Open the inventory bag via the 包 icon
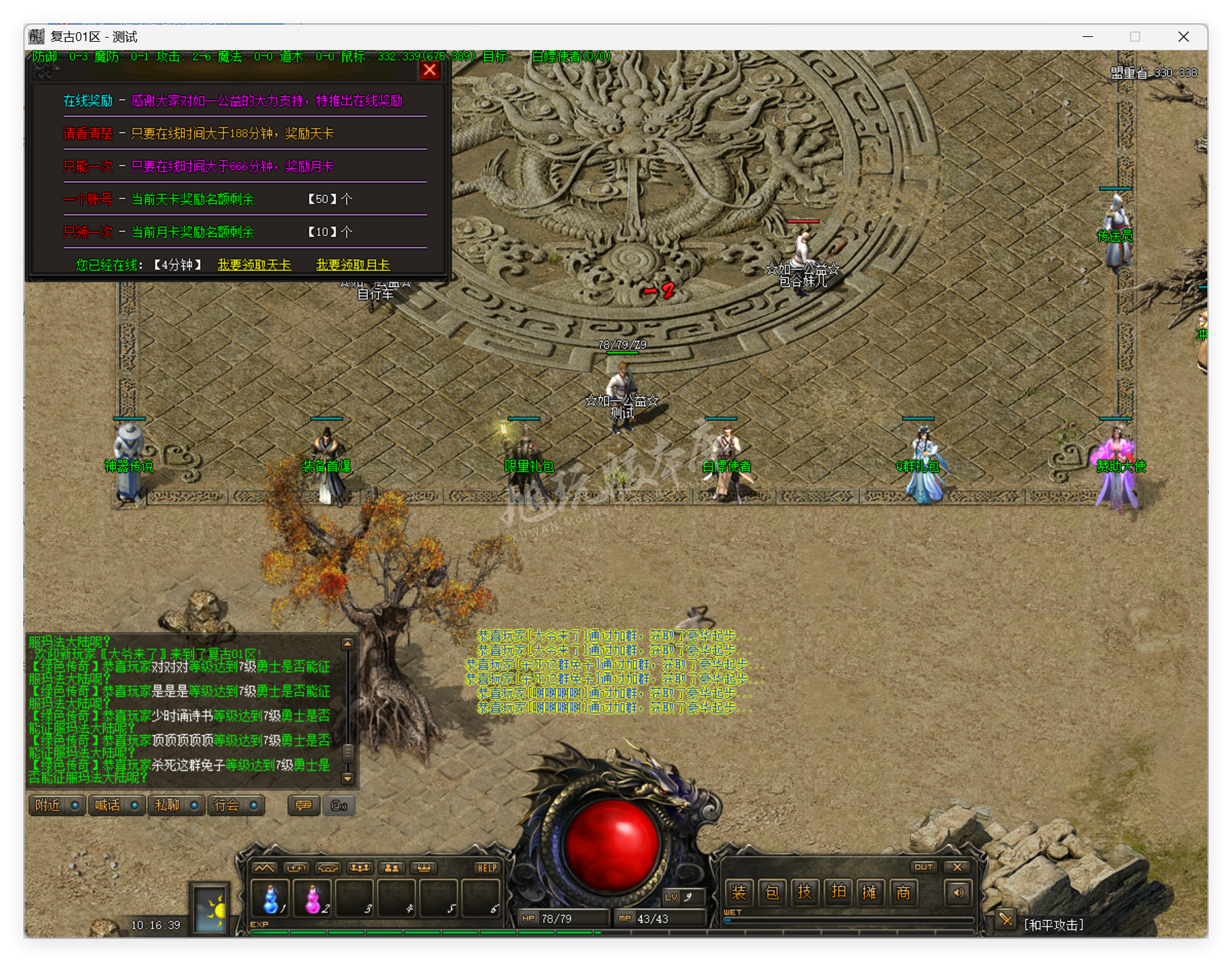Image resolution: width=1232 pixels, height=962 pixels. [x=772, y=892]
